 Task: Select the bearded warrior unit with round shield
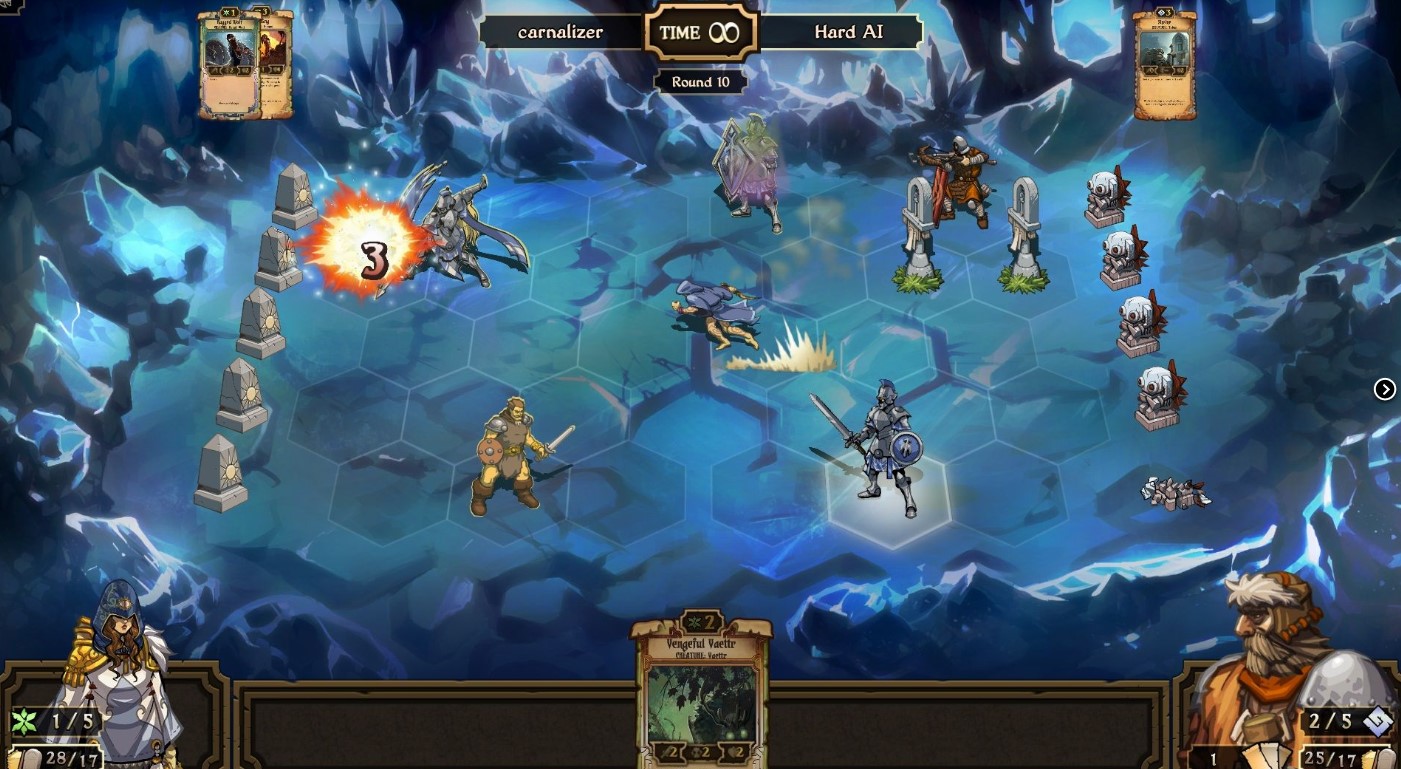coord(509,457)
